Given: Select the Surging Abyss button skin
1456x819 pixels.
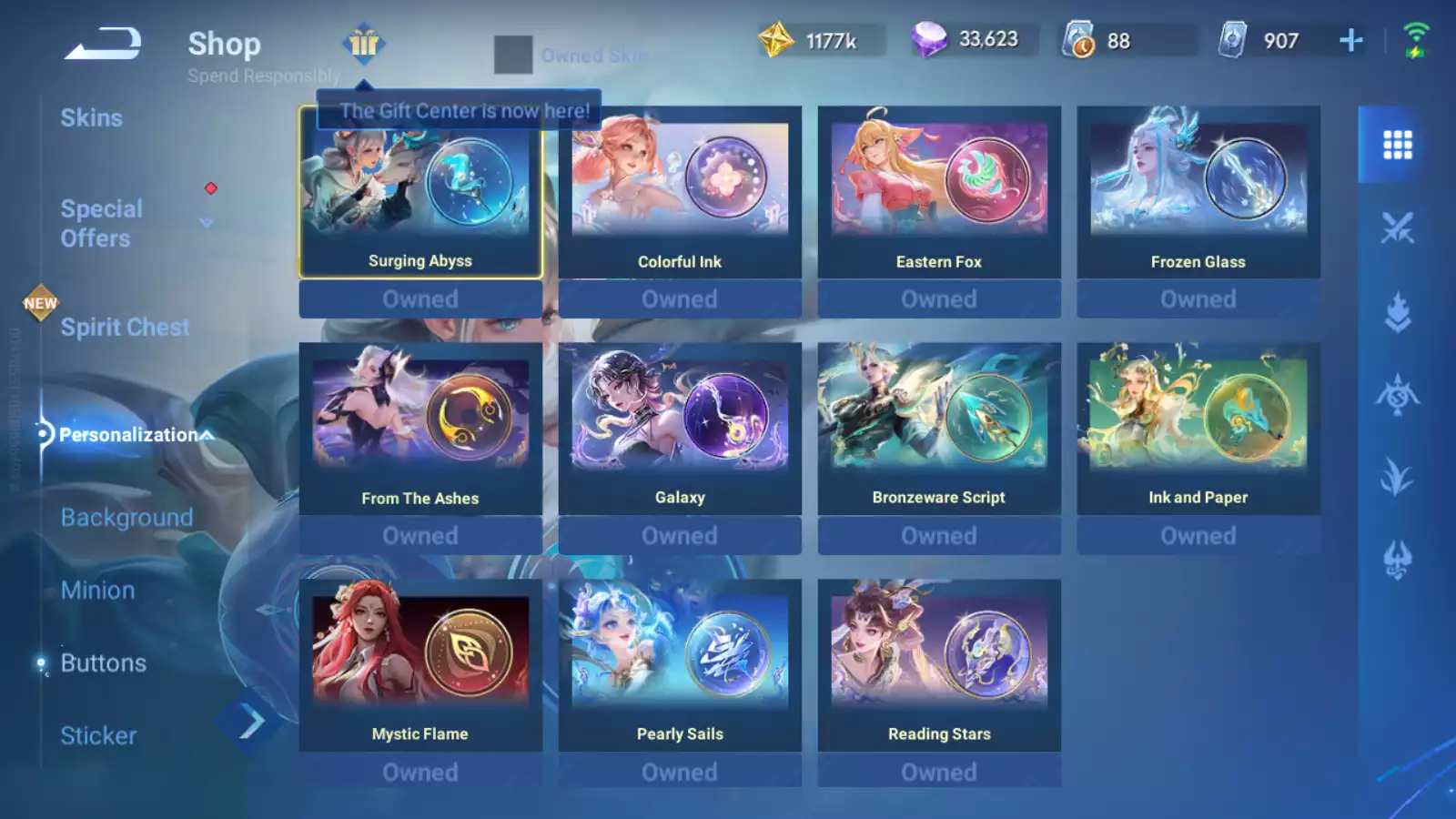Looking at the screenshot, I should 420,192.
